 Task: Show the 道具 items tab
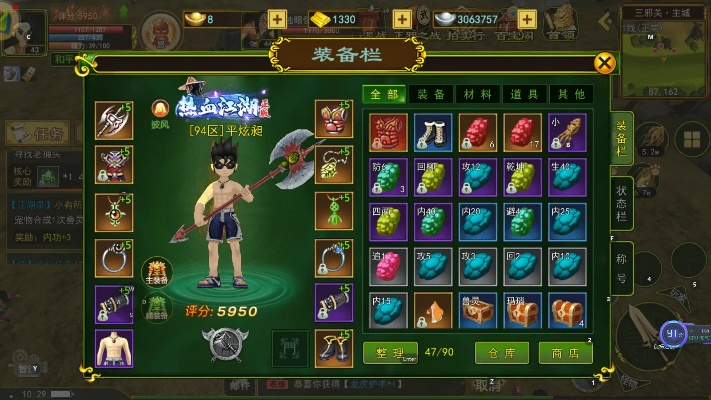523,94
